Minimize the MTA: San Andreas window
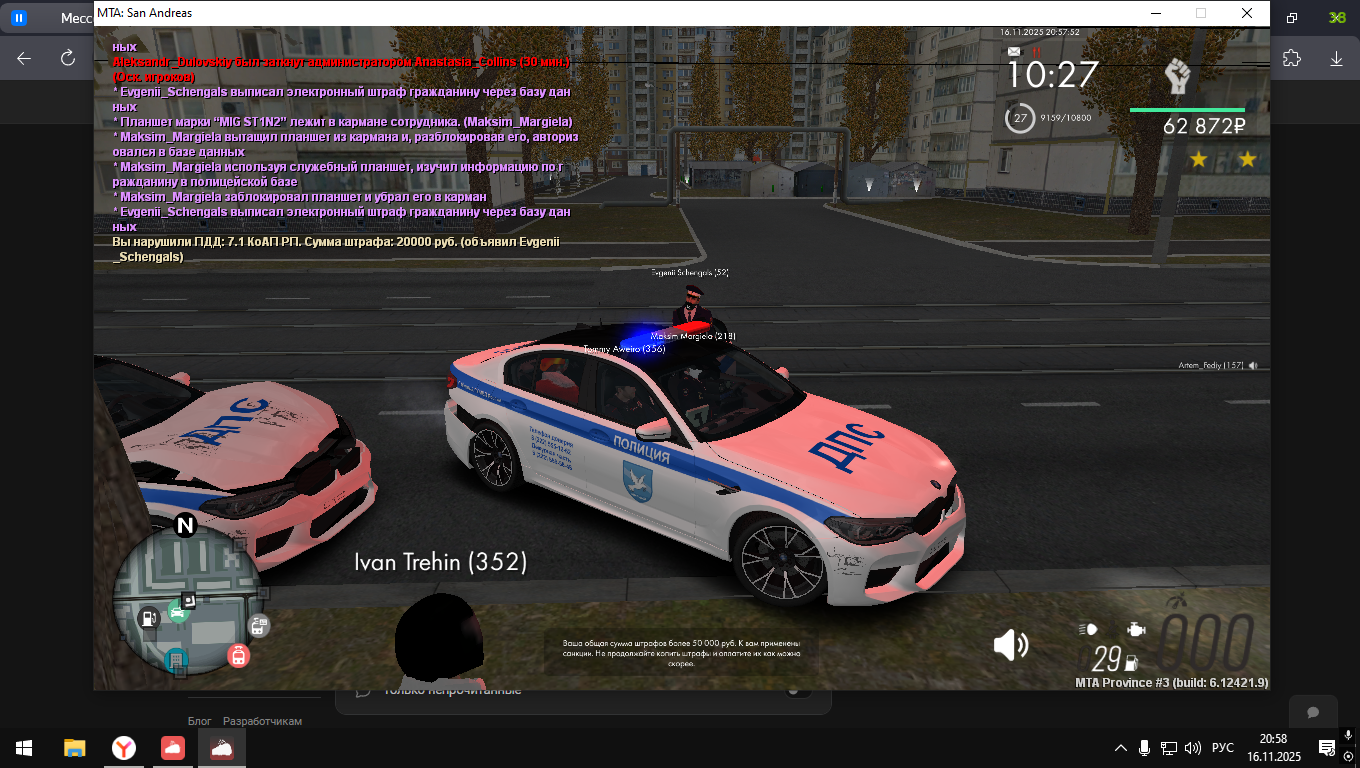This screenshot has height=768, width=1360. pos(1156,13)
